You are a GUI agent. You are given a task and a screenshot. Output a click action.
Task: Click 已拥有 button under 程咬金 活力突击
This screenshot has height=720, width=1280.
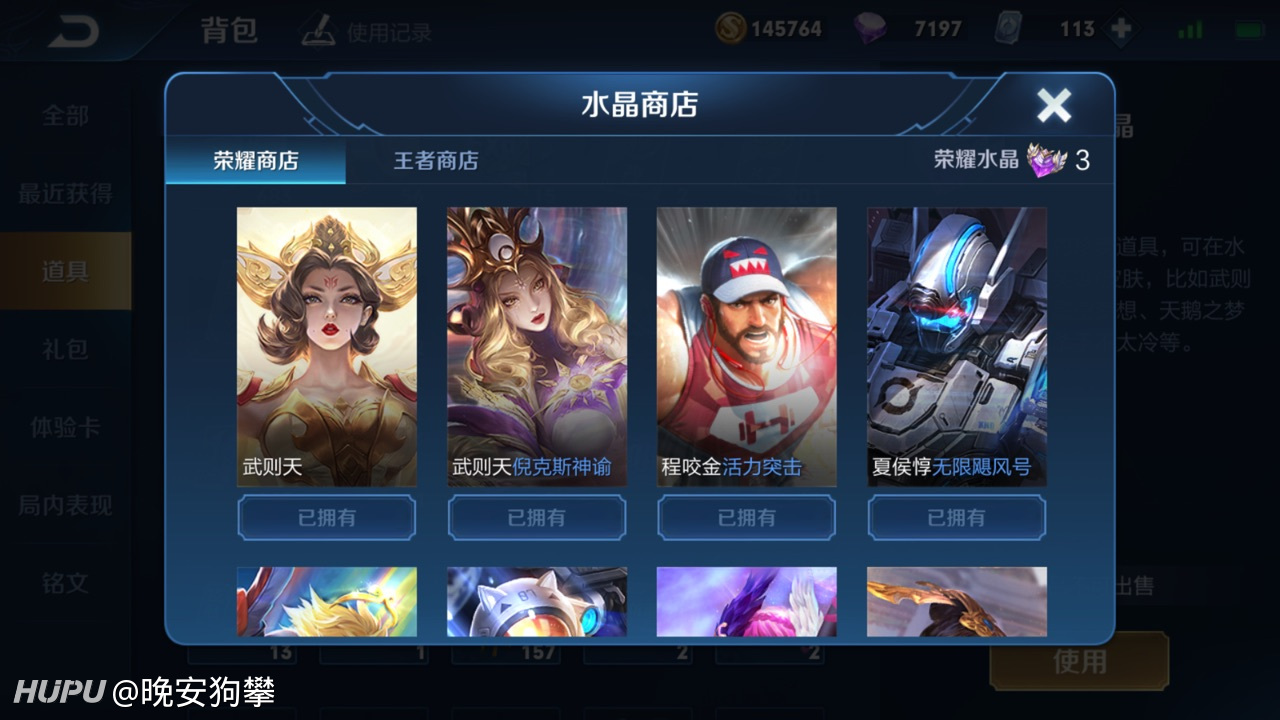[x=747, y=518]
